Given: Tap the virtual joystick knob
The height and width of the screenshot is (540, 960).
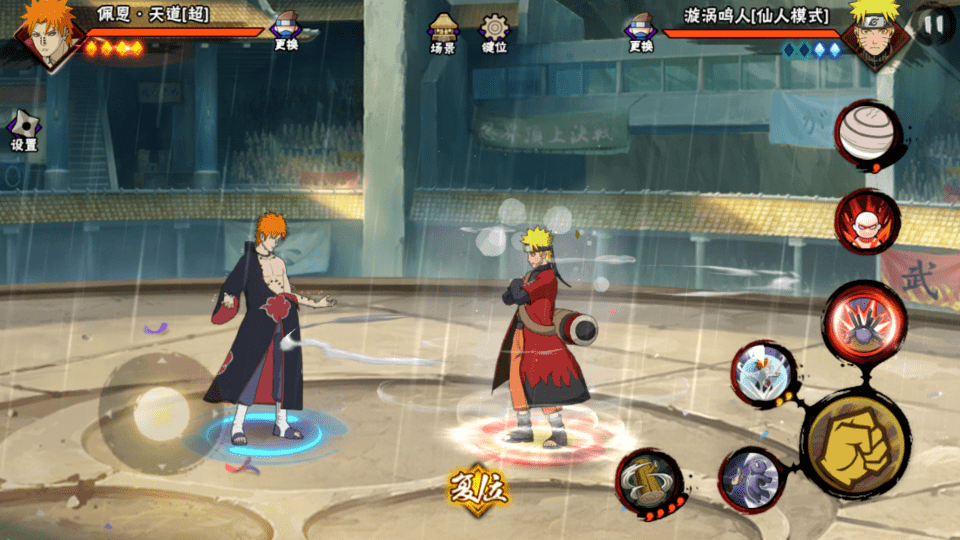Looking at the screenshot, I should click(161, 410).
